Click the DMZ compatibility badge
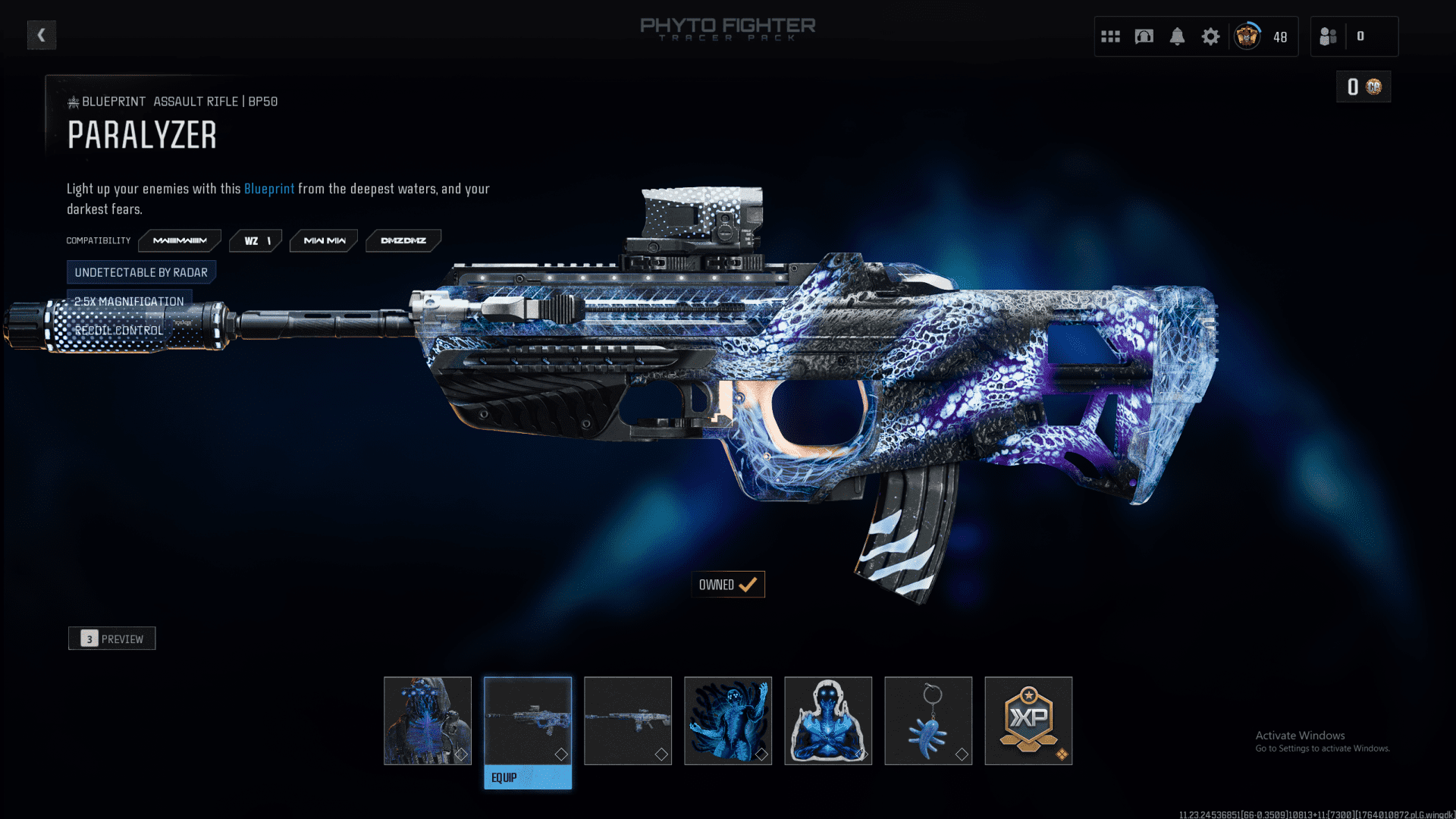 [403, 240]
